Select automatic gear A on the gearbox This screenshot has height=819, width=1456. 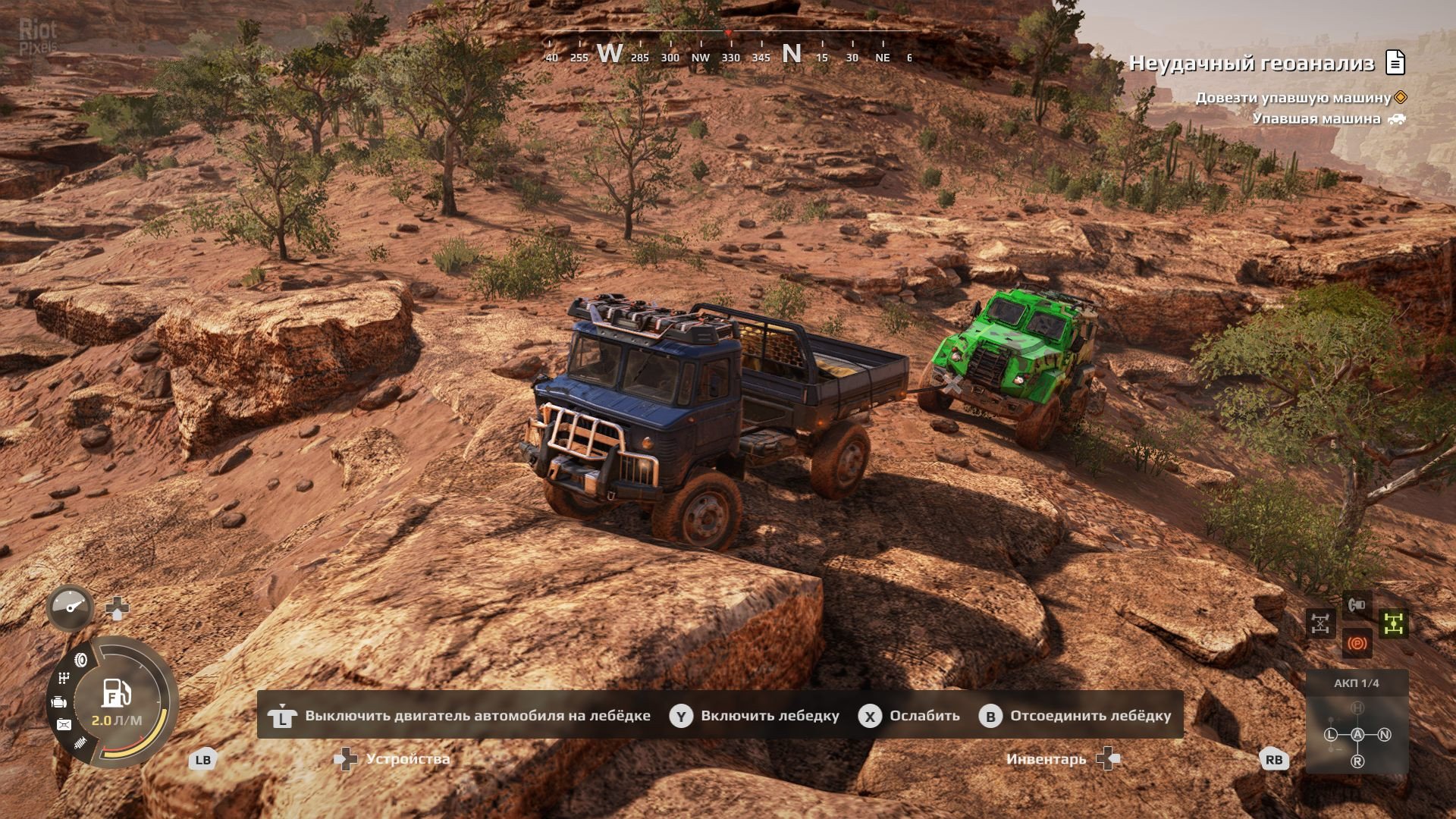point(1357,734)
